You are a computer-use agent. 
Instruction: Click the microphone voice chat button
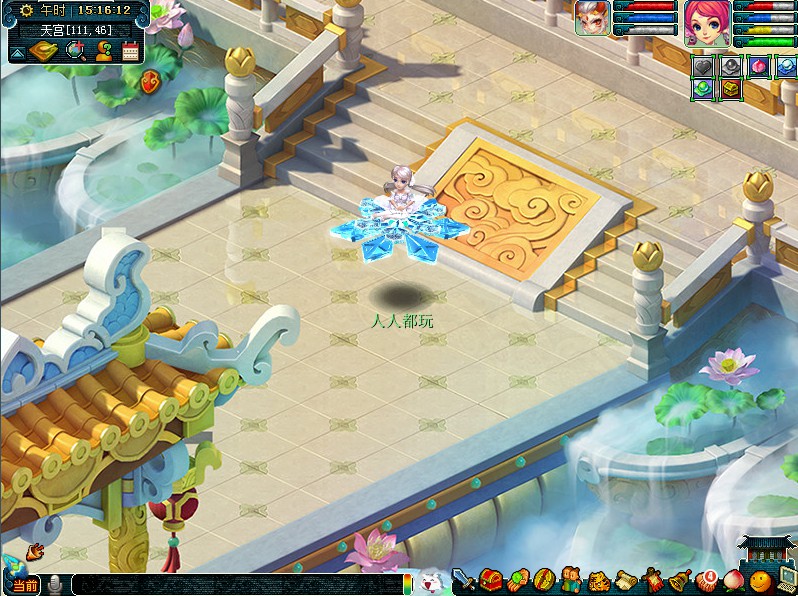coord(55,584)
